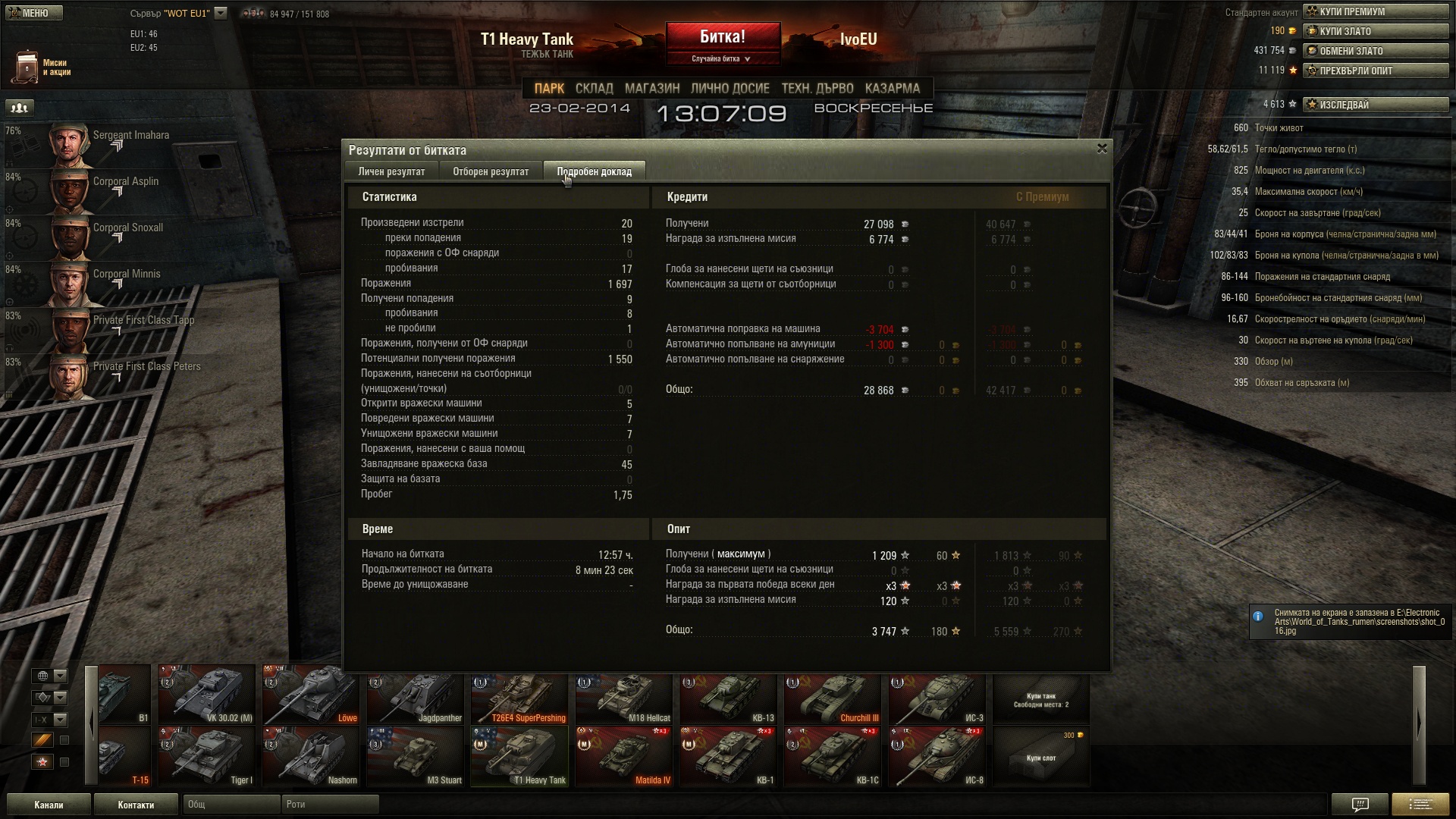This screenshot has height=819, width=1456.
Task: Close the battle results window
Action: 1102,149
